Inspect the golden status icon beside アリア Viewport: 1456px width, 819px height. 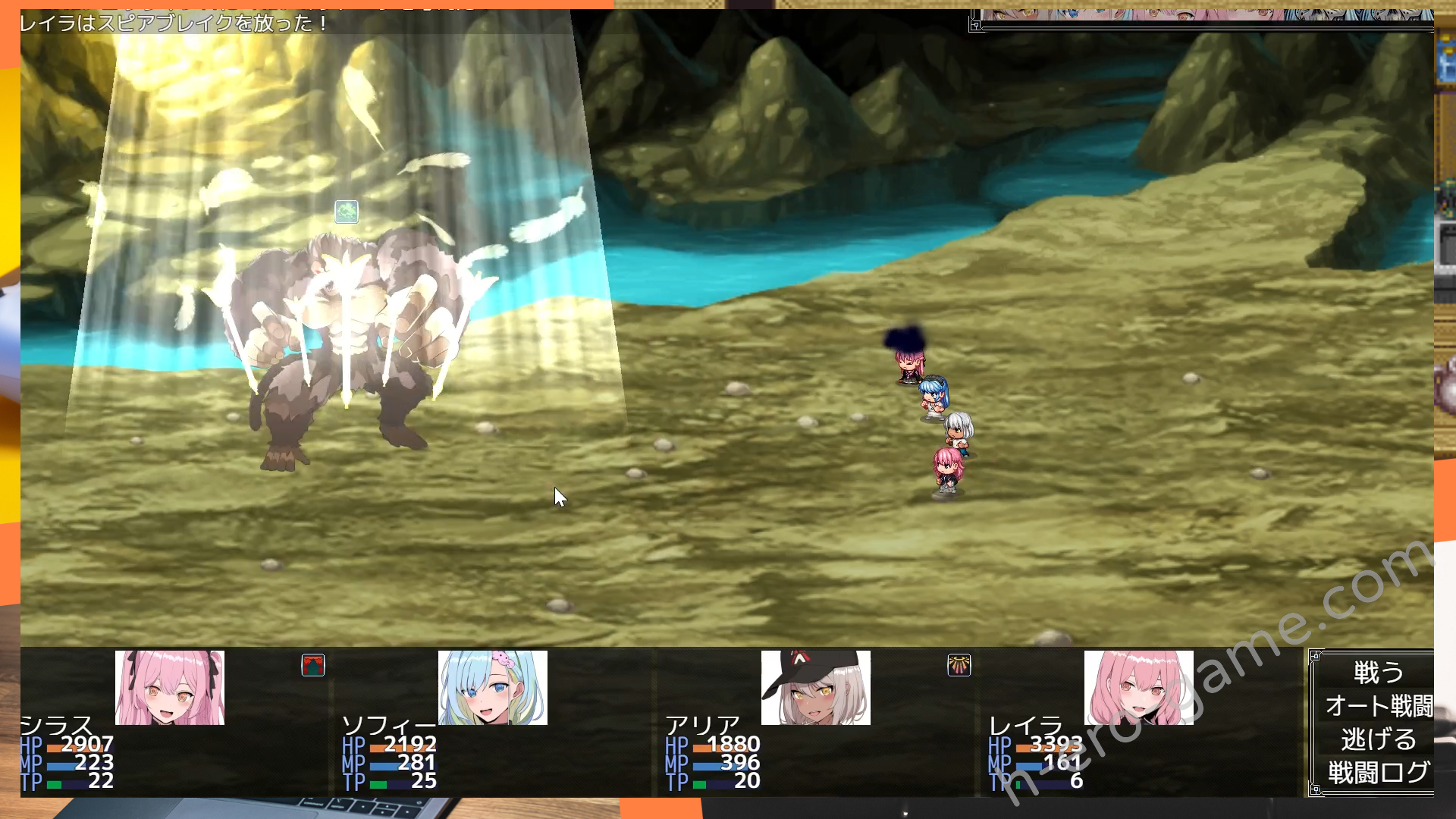coord(959,665)
